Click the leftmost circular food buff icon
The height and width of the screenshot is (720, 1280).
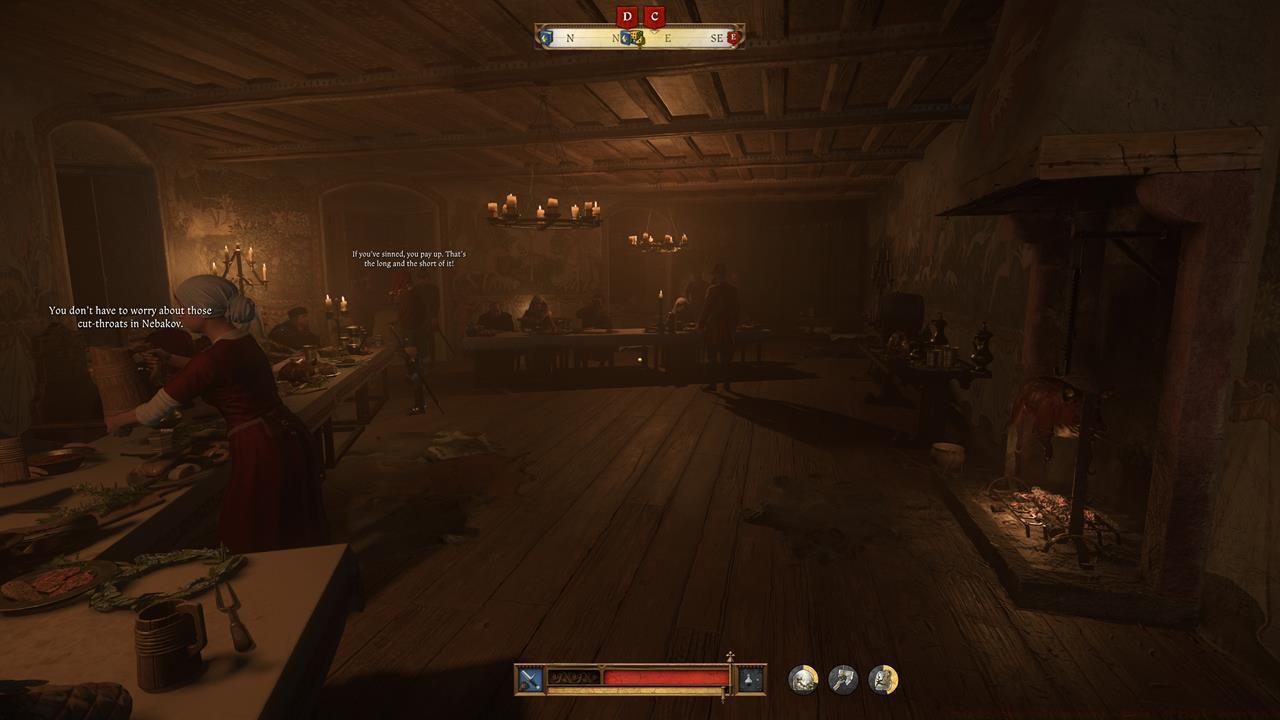click(803, 679)
